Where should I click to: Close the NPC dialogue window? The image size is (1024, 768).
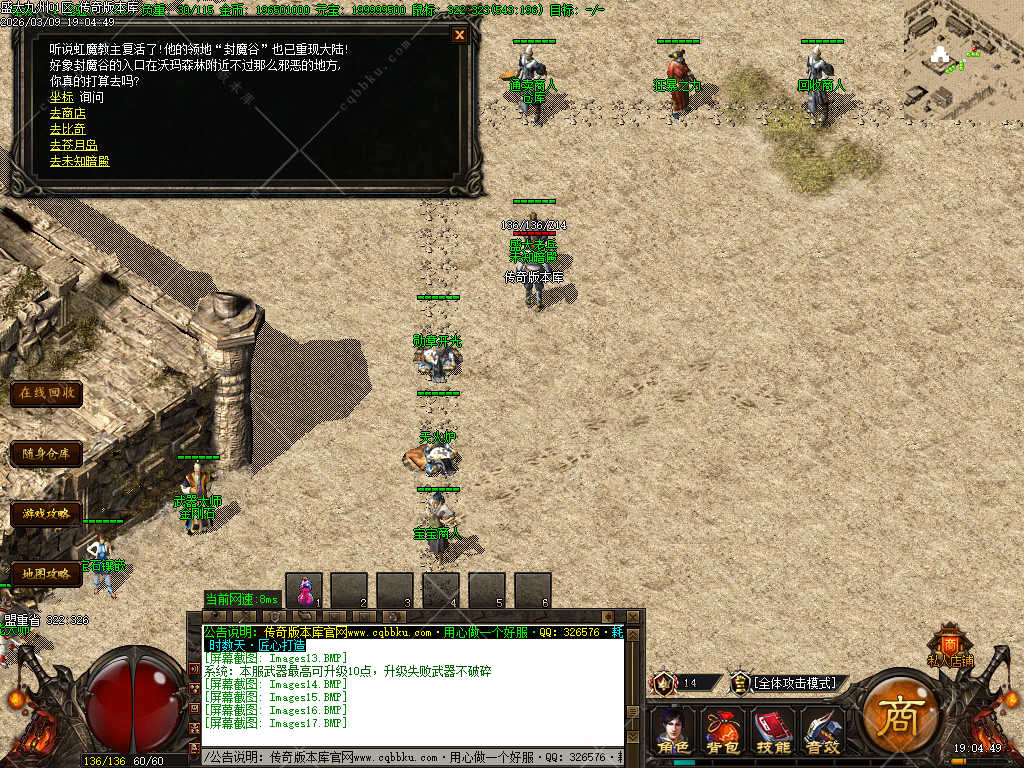pyautogui.click(x=459, y=35)
